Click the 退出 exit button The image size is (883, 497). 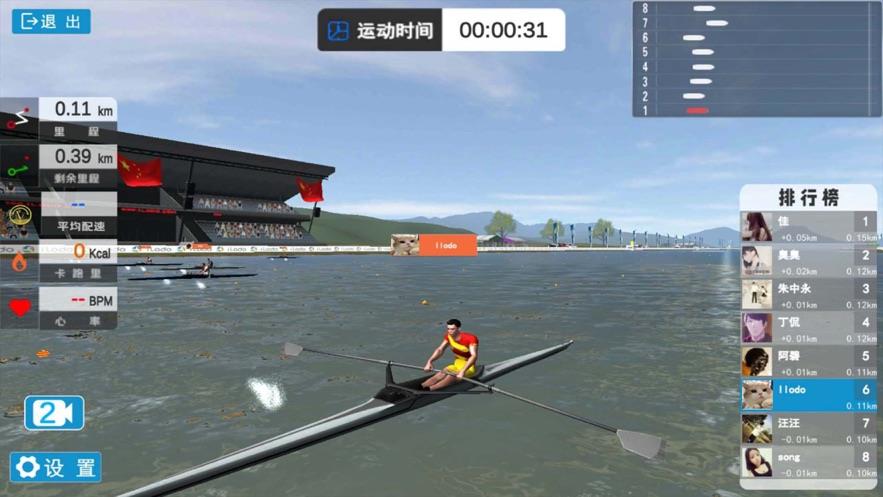[x=51, y=21]
